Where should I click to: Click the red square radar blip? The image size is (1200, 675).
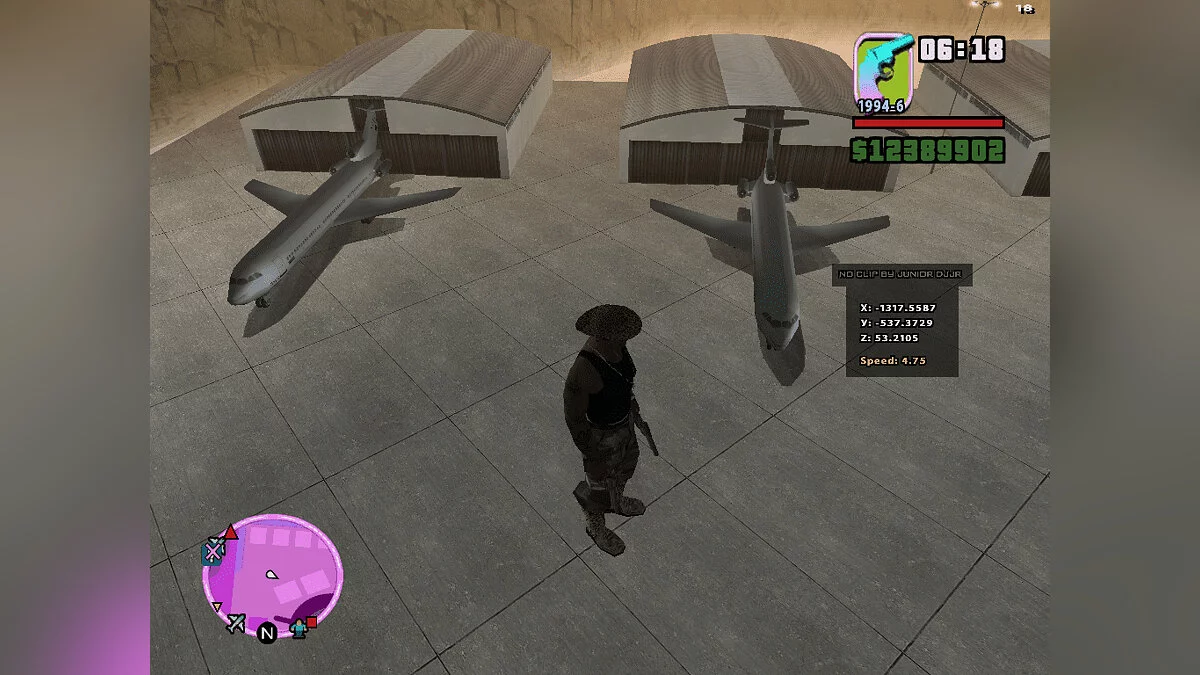[x=312, y=622]
